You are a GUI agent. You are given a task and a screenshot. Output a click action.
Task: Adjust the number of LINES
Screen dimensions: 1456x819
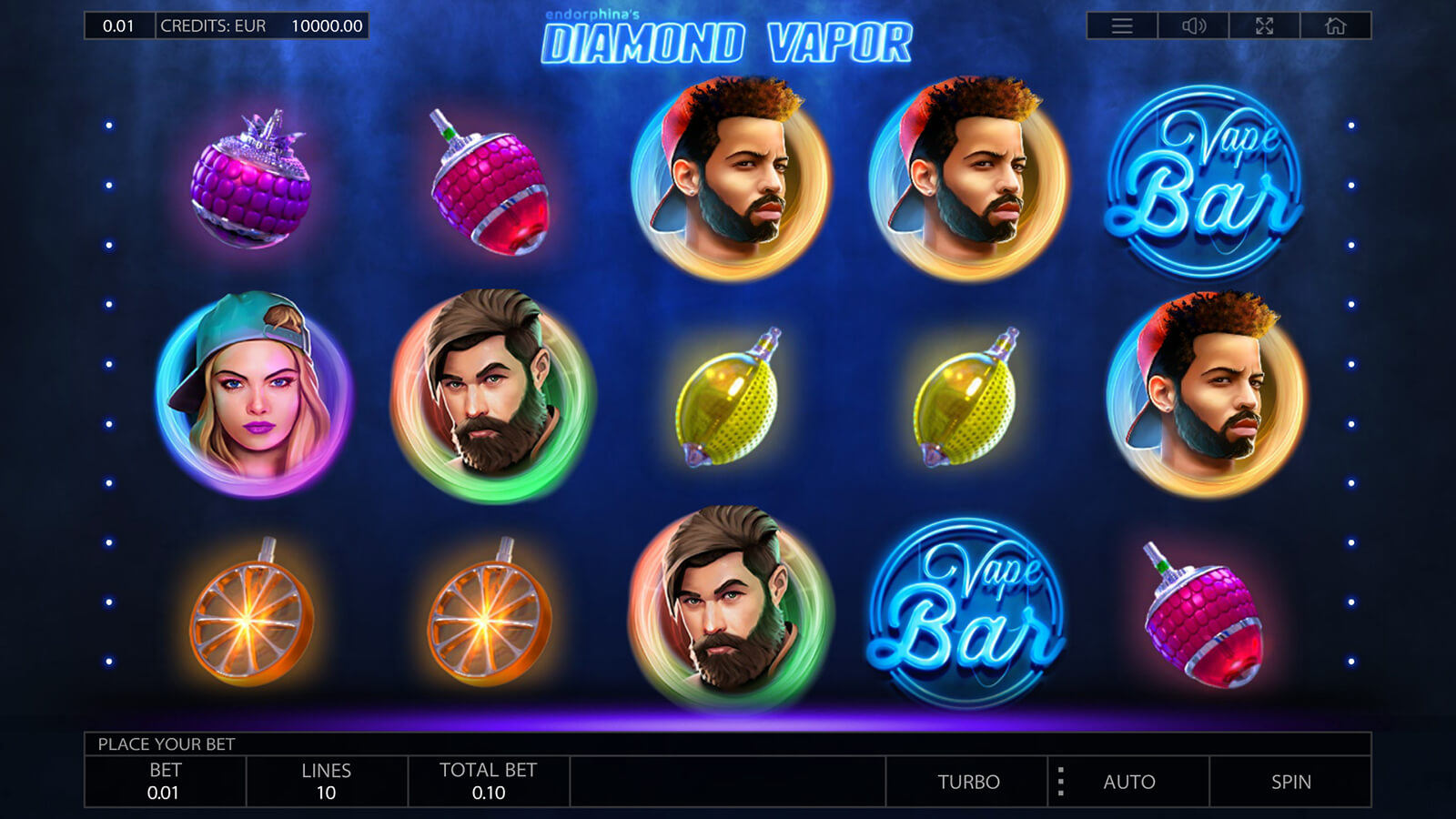pyautogui.click(x=327, y=782)
